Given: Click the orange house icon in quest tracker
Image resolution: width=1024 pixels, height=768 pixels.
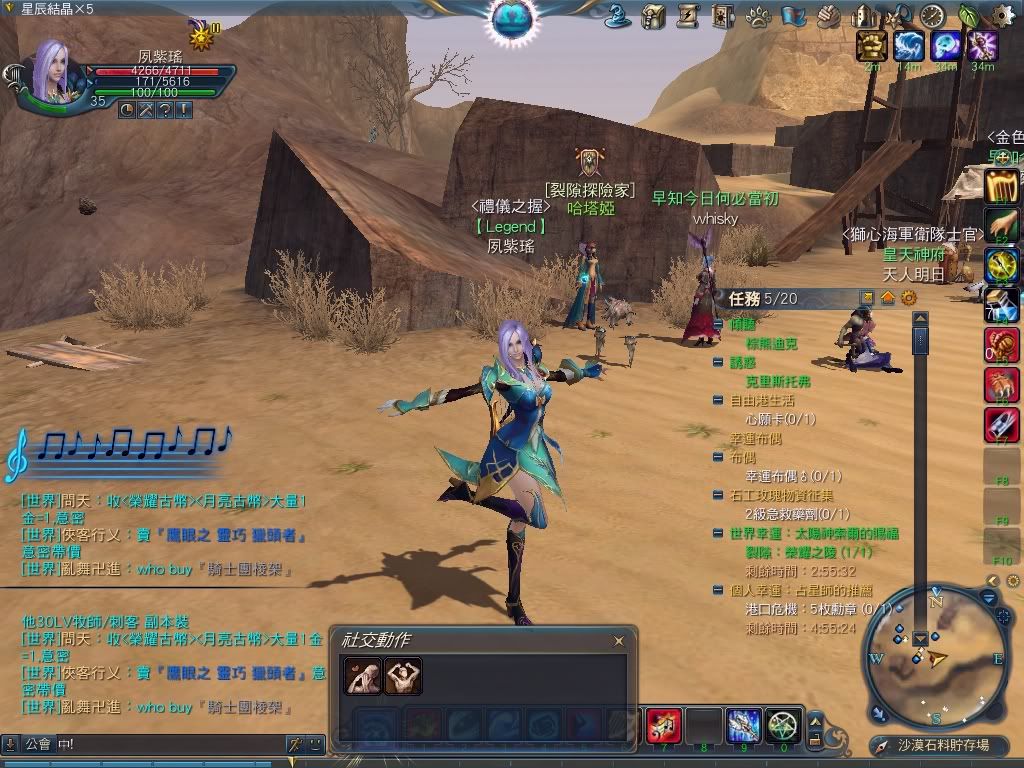Looking at the screenshot, I should [x=888, y=298].
